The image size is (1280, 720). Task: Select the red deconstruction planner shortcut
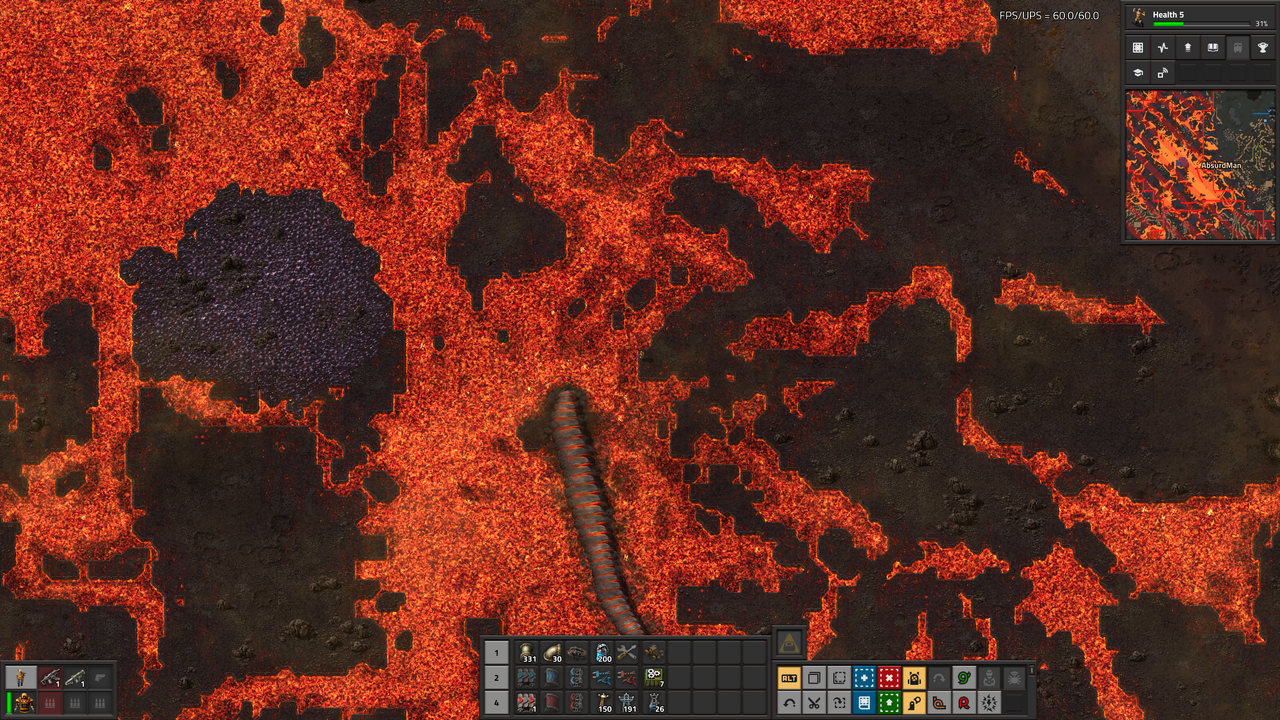(x=889, y=678)
